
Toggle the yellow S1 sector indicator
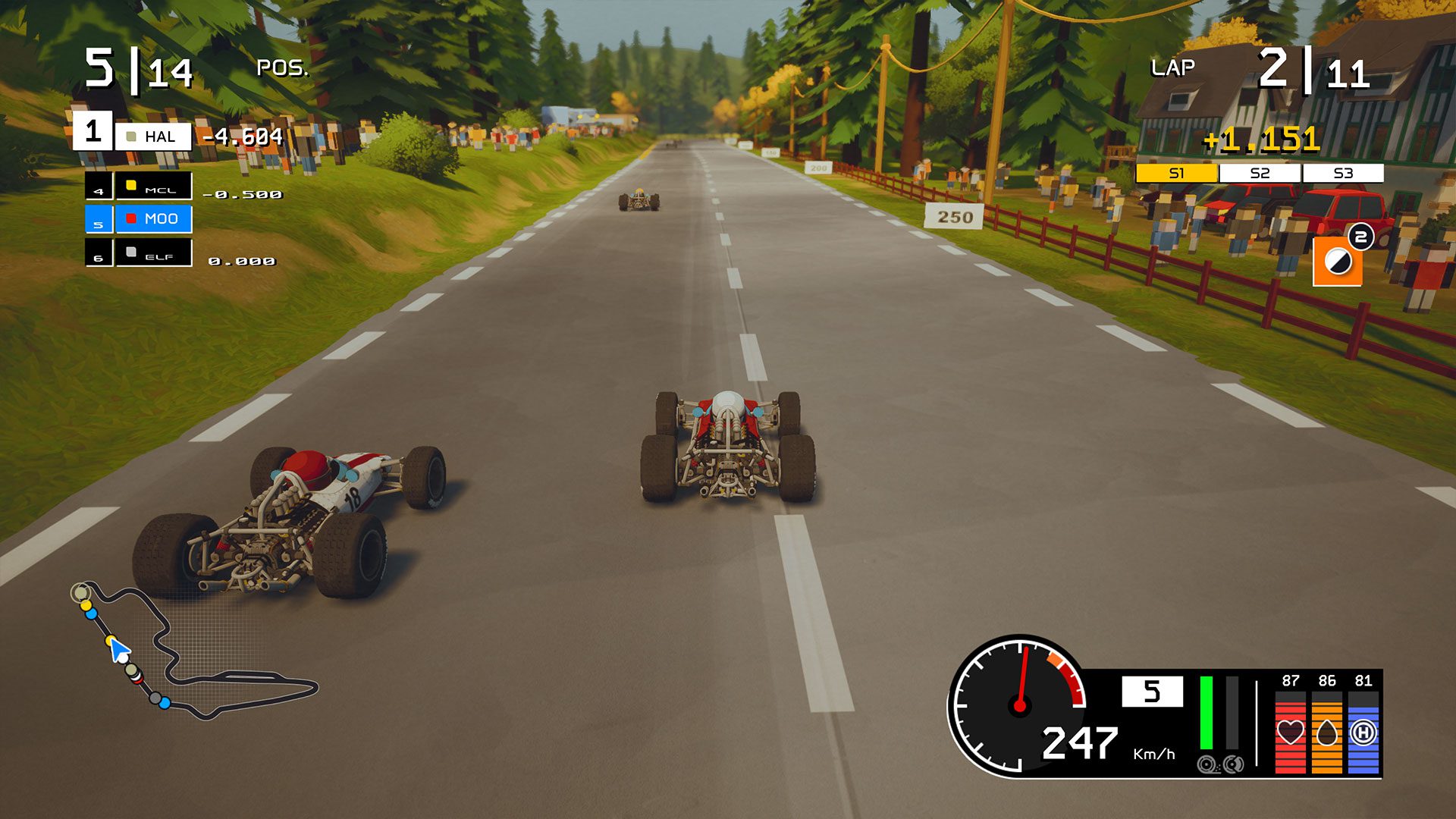tap(1177, 173)
